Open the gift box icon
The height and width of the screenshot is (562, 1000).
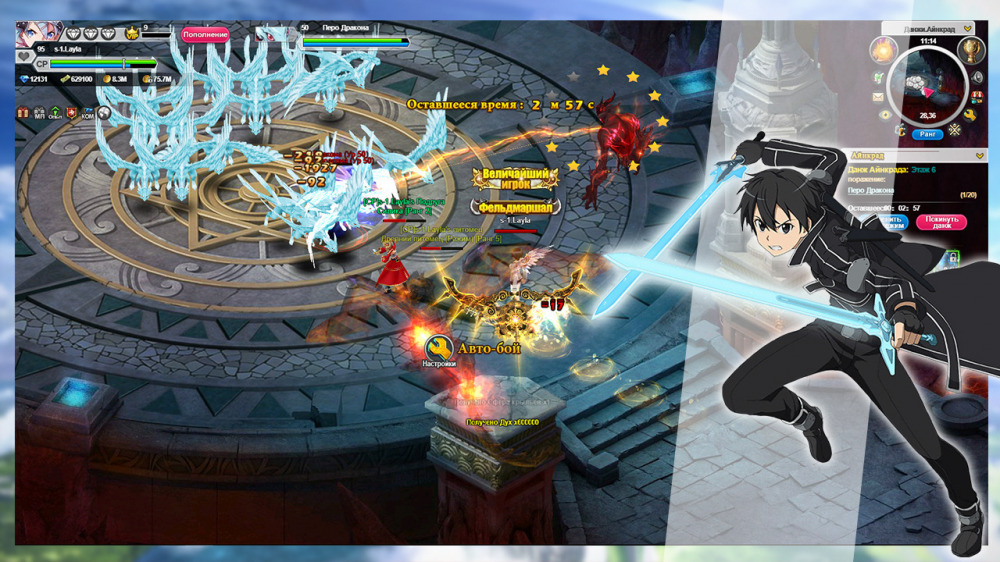[22, 114]
